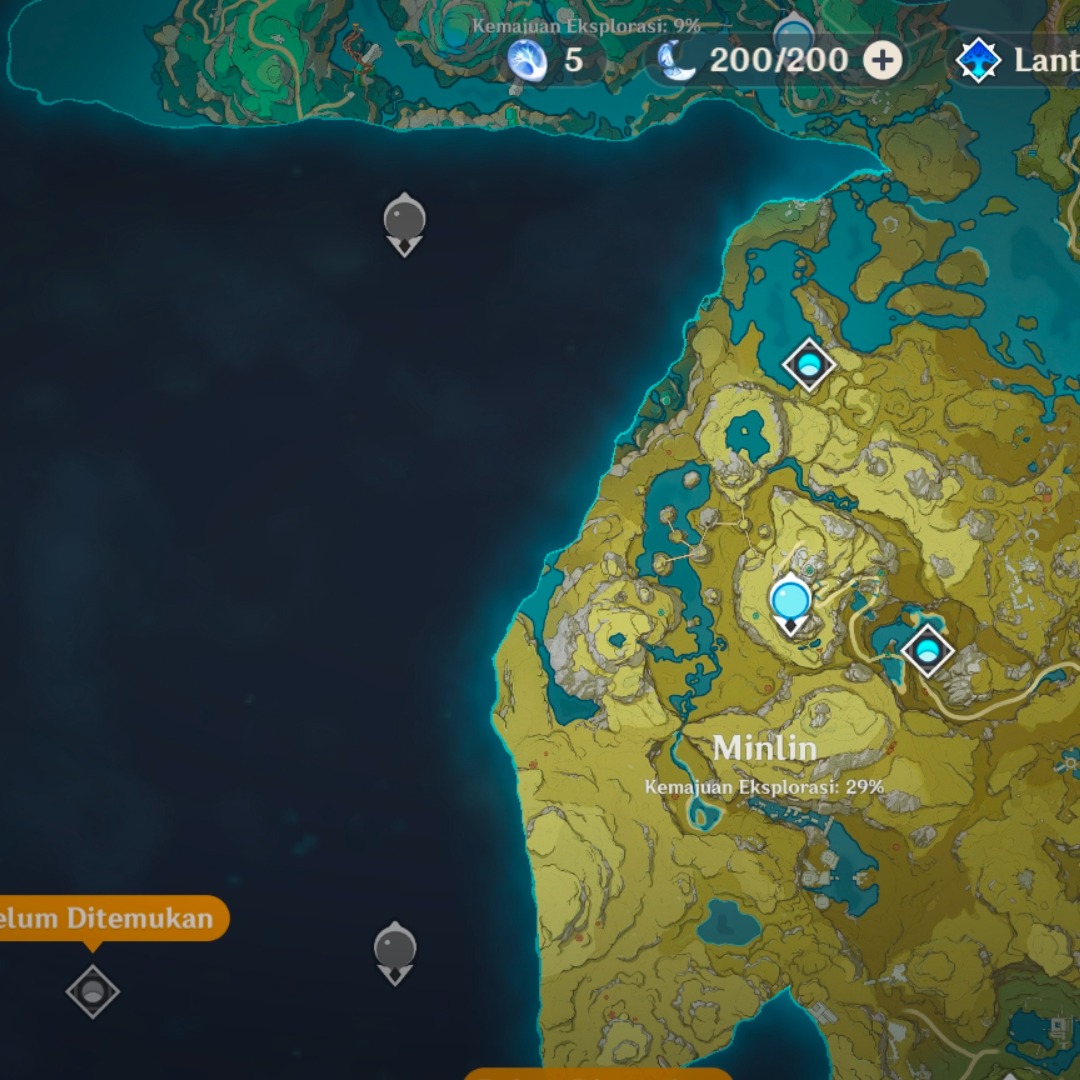Select the gray locked waypoint below the northern island
The height and width of the screenshot is (1080, 1080).
[x=404, y=222]
